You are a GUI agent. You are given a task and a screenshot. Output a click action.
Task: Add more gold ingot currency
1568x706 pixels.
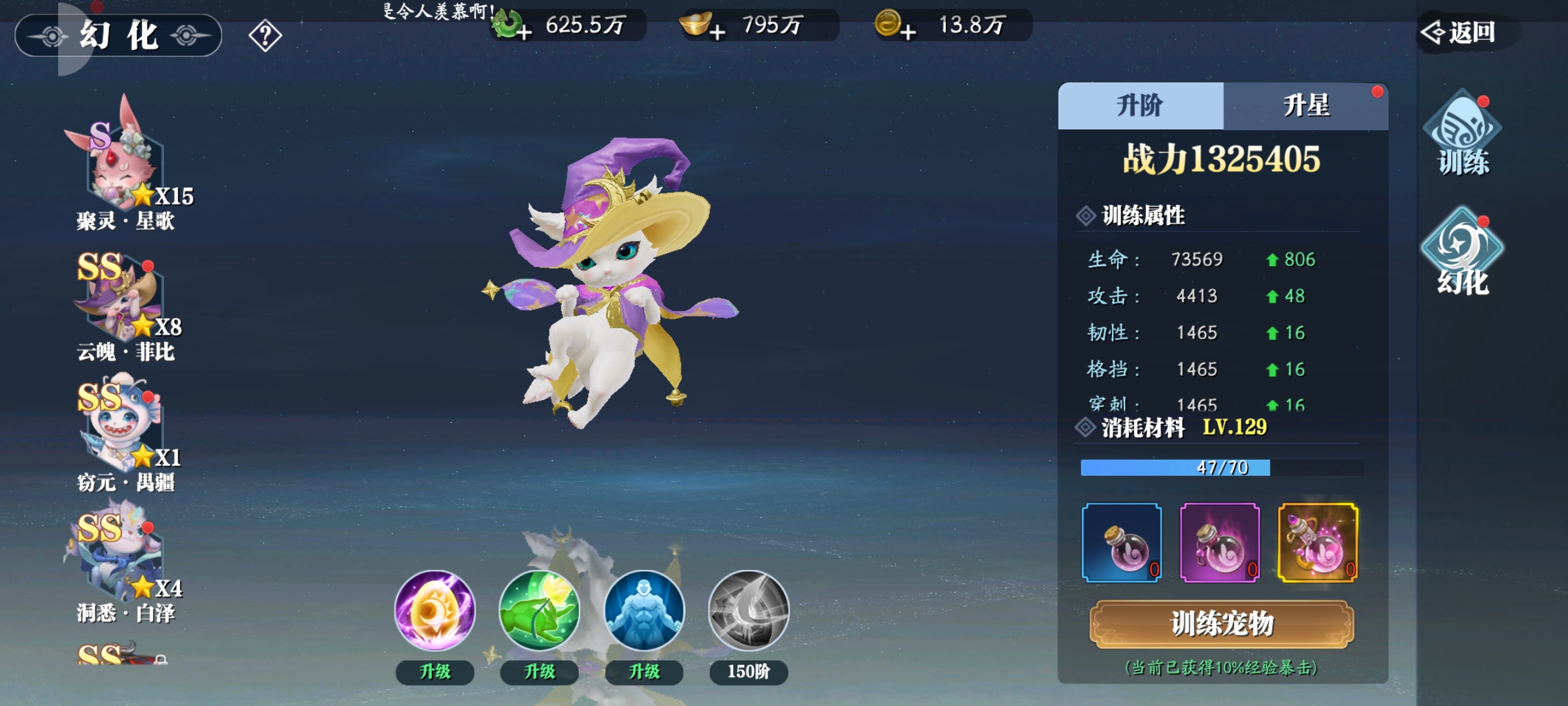pyautogui.click(x=717, y=31)
